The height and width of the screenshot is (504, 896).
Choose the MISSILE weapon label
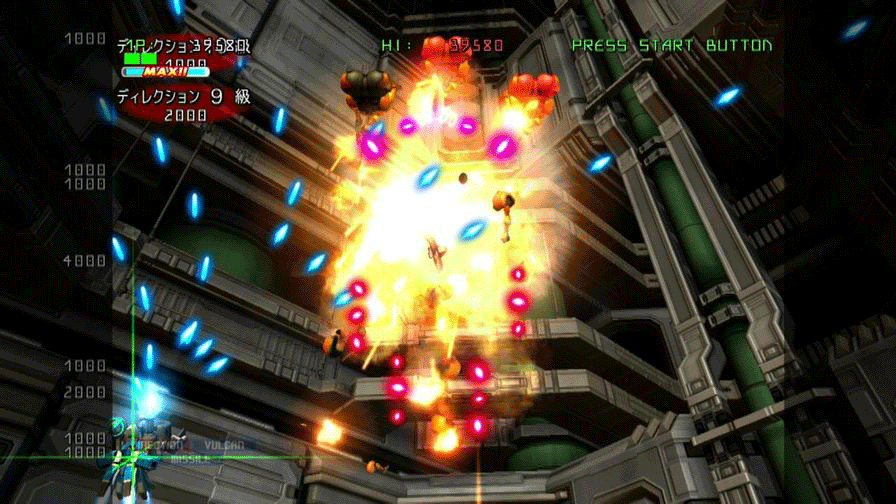click(189, 460)
